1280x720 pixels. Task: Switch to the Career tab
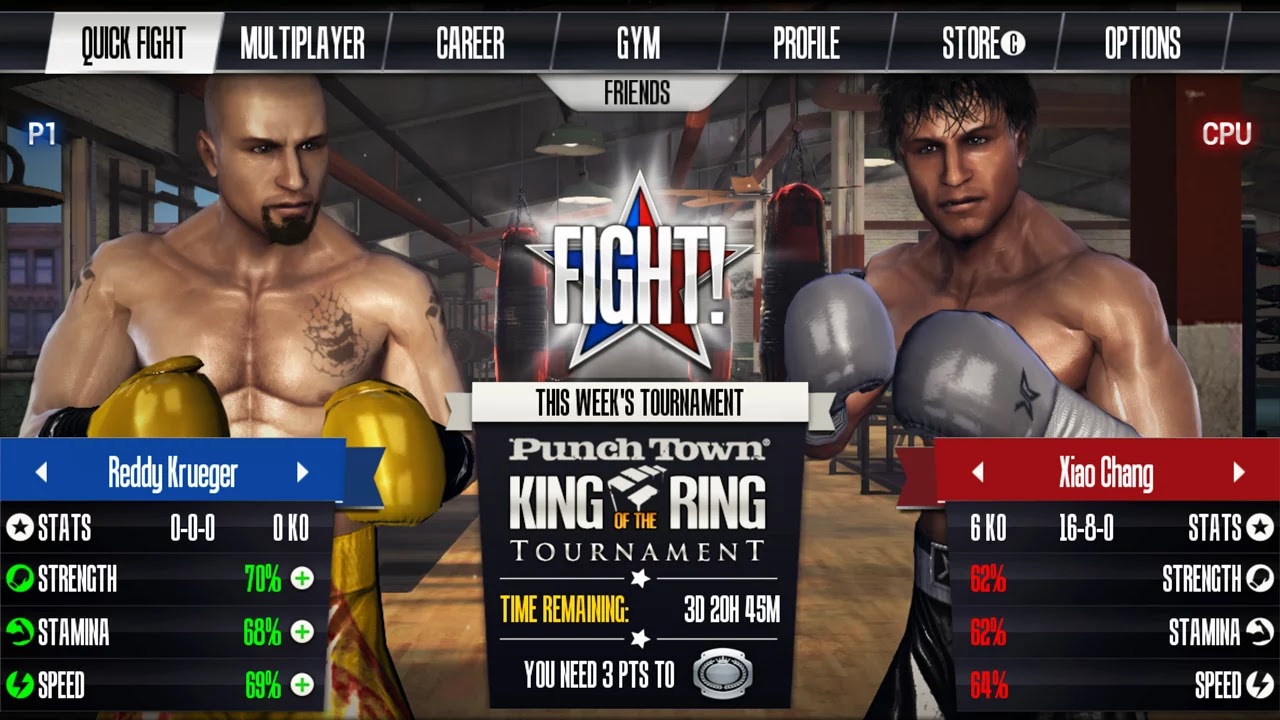[x=470, y=43]
